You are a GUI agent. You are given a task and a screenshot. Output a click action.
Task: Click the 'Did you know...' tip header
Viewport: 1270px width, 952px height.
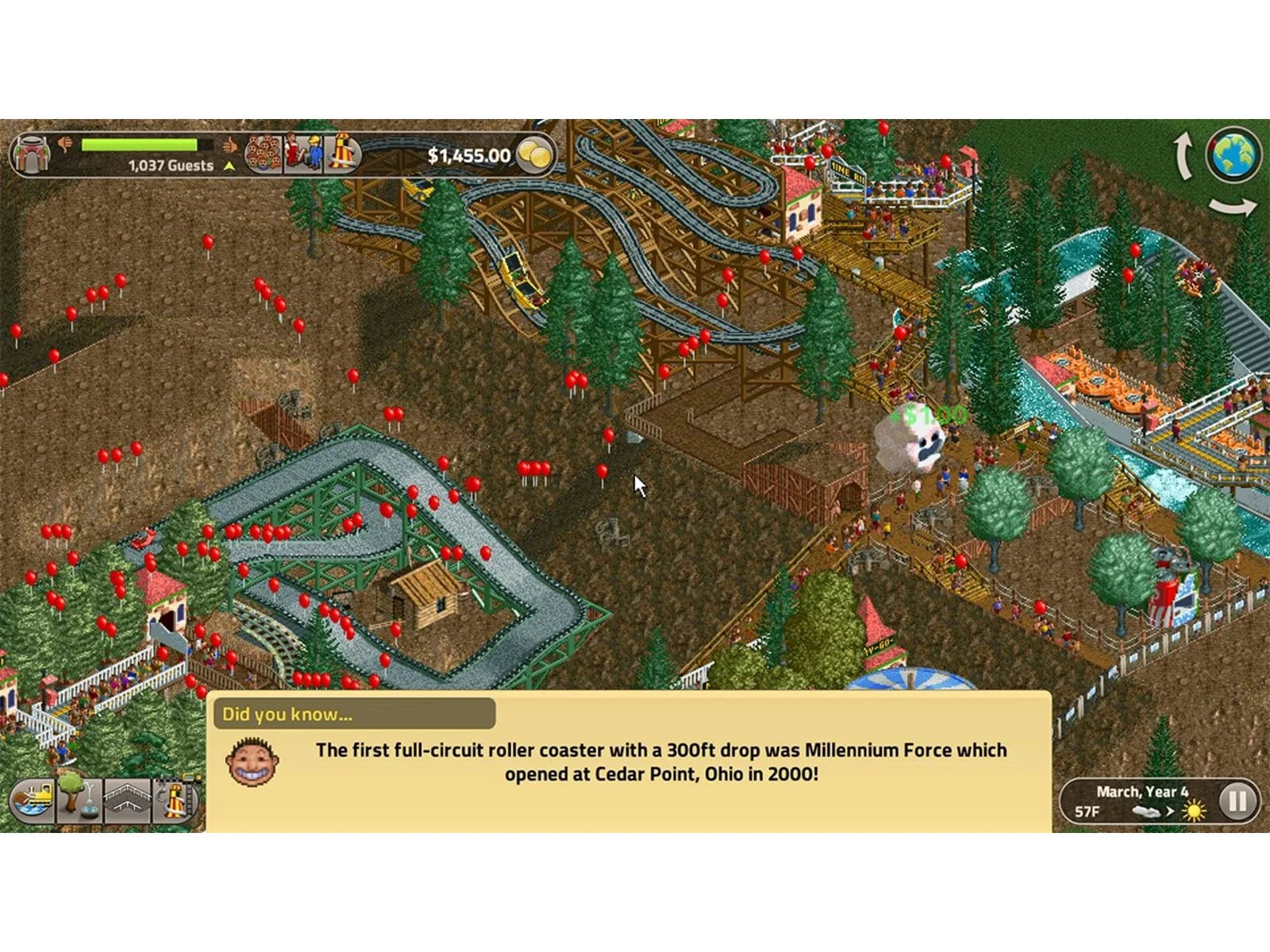(353, 714)
